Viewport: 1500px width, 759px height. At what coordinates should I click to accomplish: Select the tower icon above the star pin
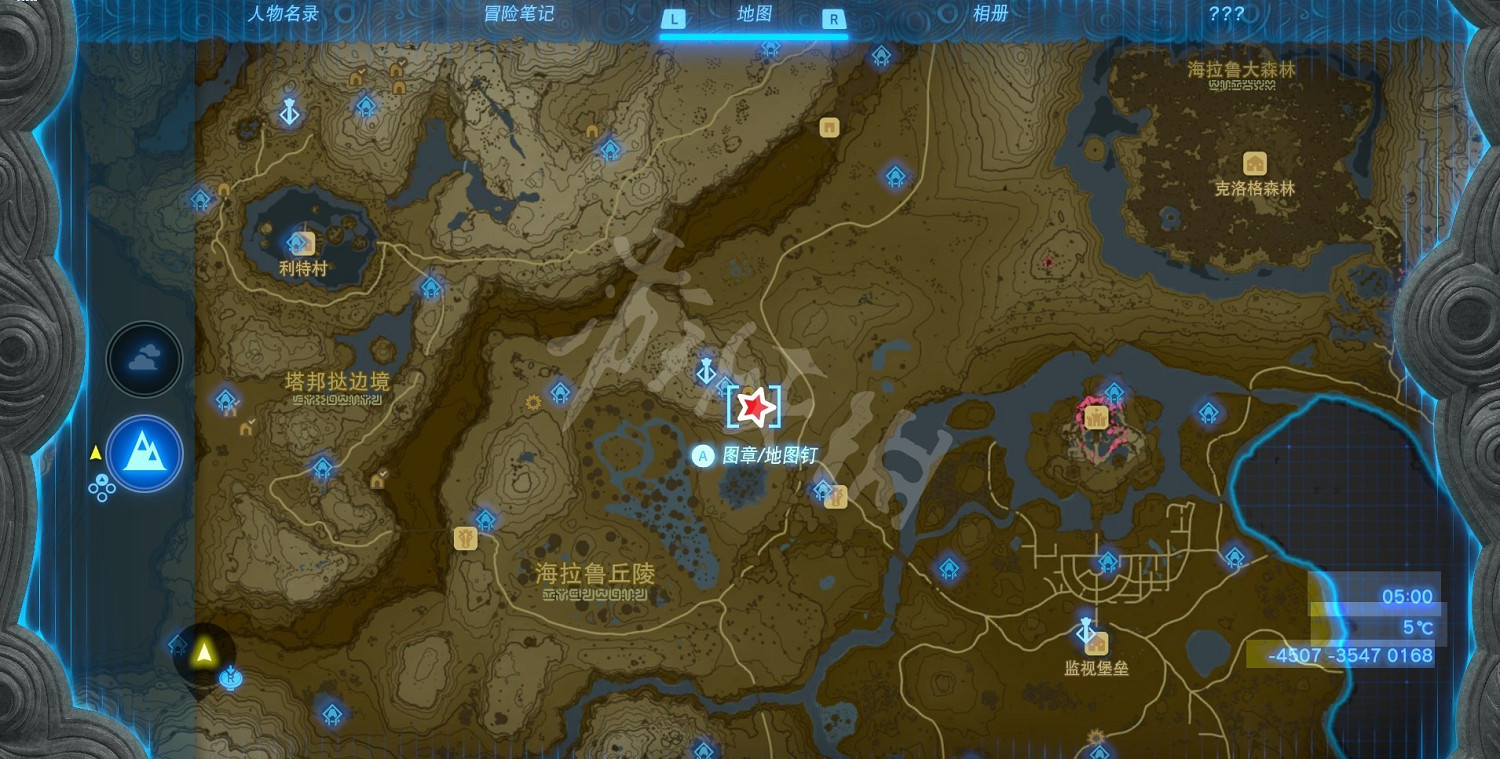pyautogui.click(x=706, y=370)
